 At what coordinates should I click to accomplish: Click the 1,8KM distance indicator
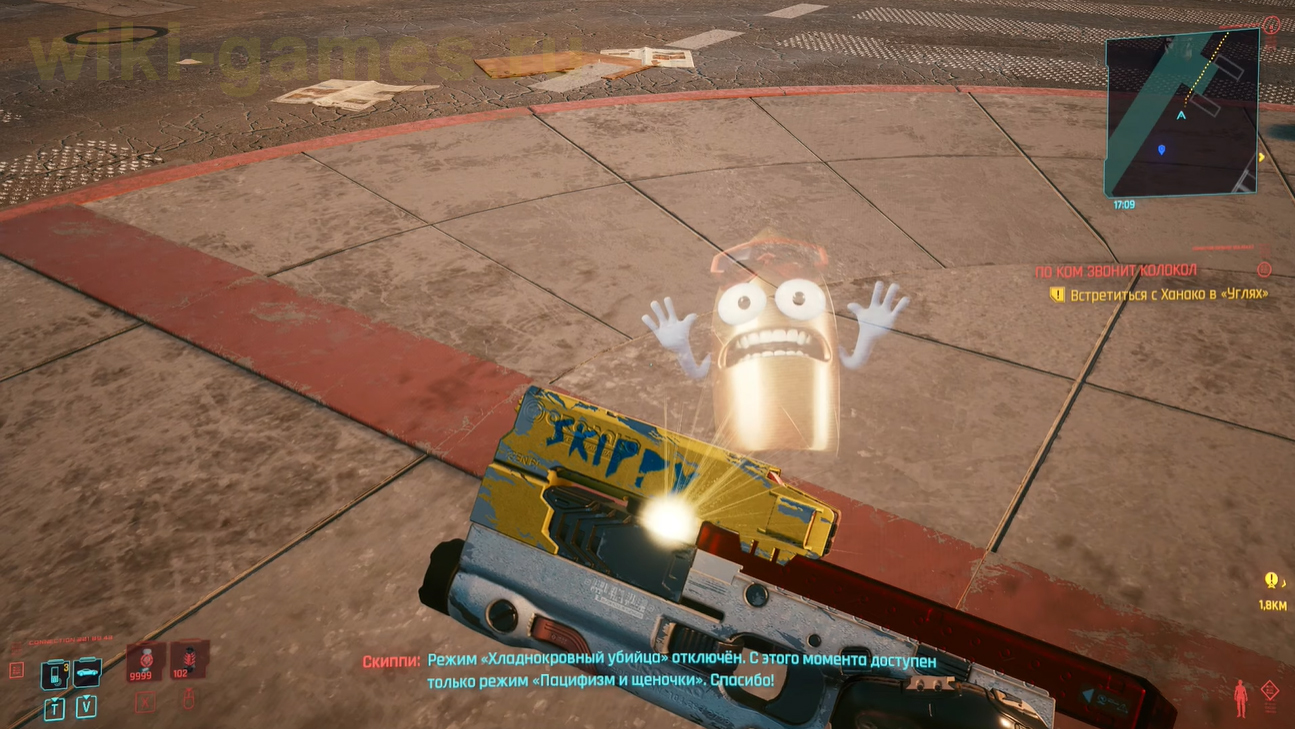coord(1273,604)
